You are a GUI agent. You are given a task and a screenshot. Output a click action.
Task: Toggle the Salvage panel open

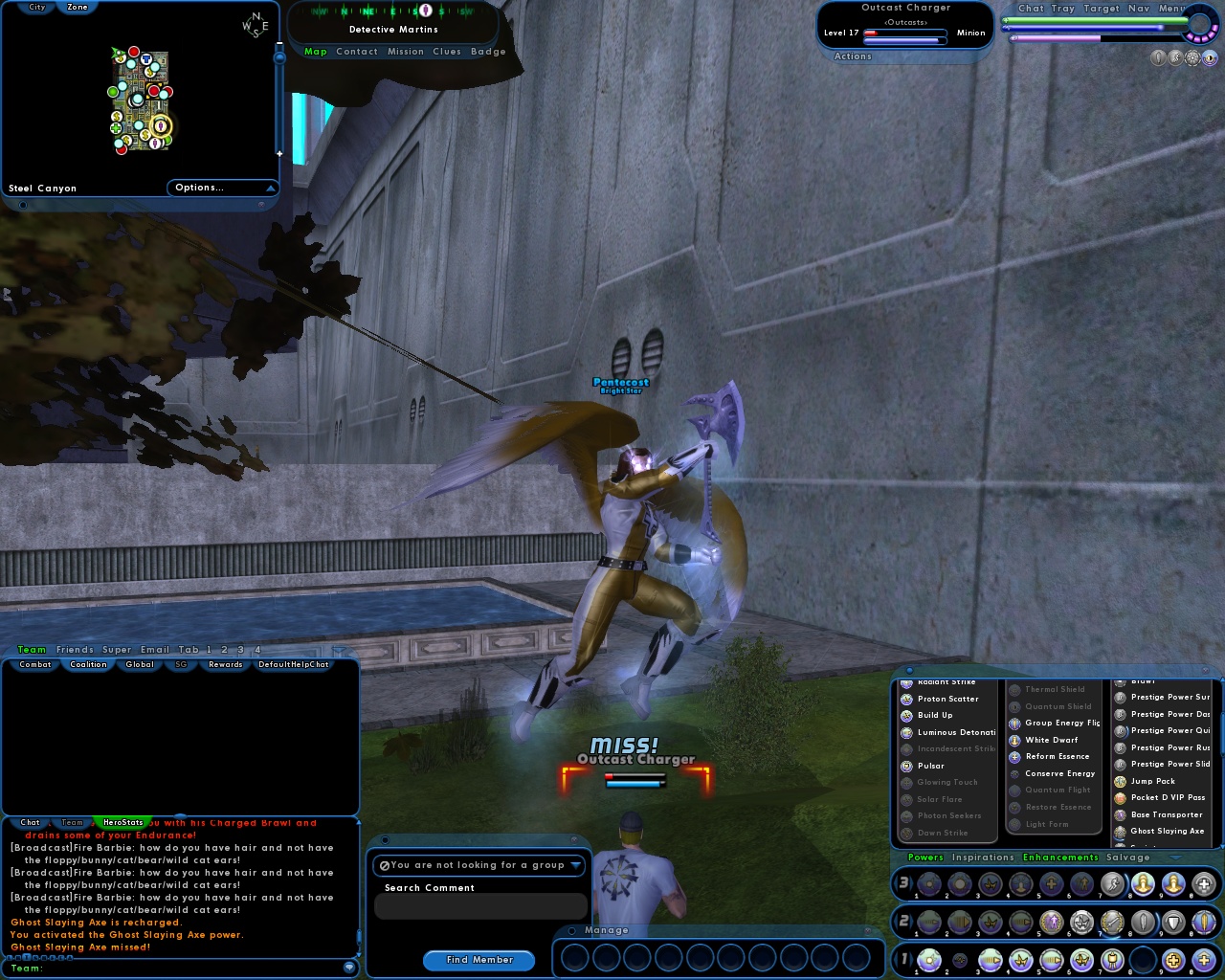tap(1128, 857)
